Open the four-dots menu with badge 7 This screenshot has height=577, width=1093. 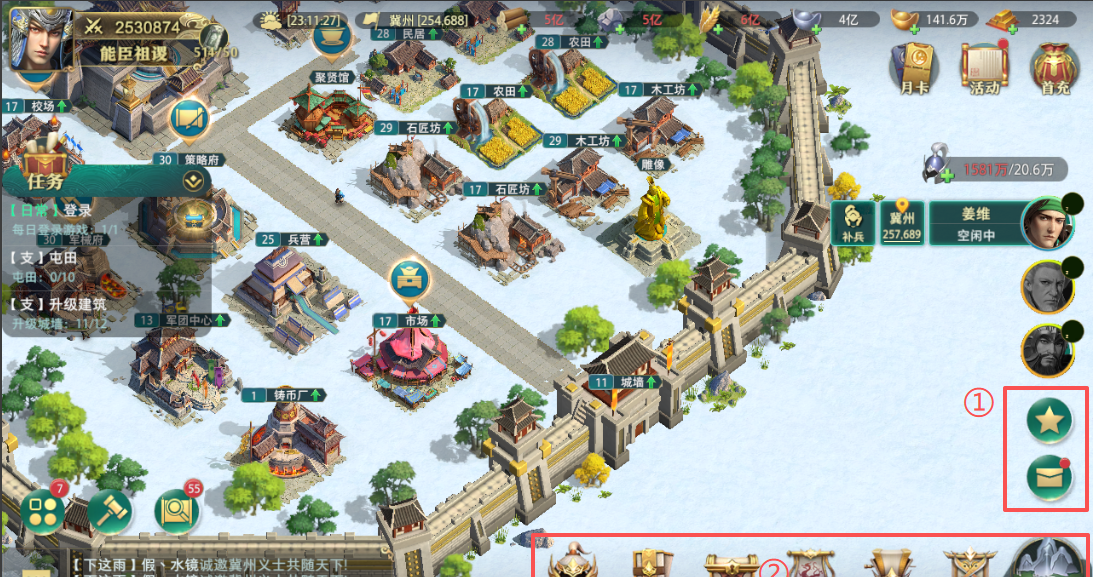(42, 512)
